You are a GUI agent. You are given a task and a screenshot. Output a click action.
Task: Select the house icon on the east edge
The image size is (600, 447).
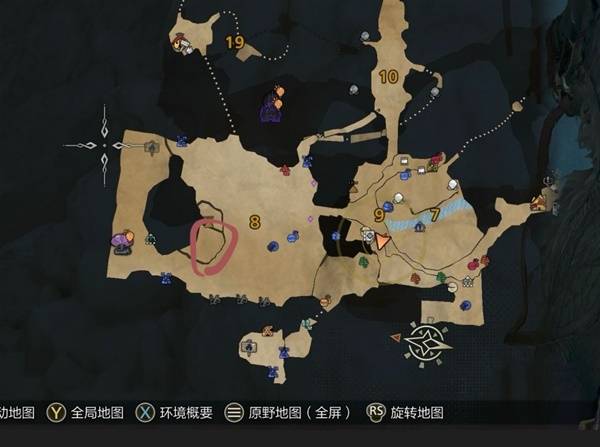tap(539, 202)
